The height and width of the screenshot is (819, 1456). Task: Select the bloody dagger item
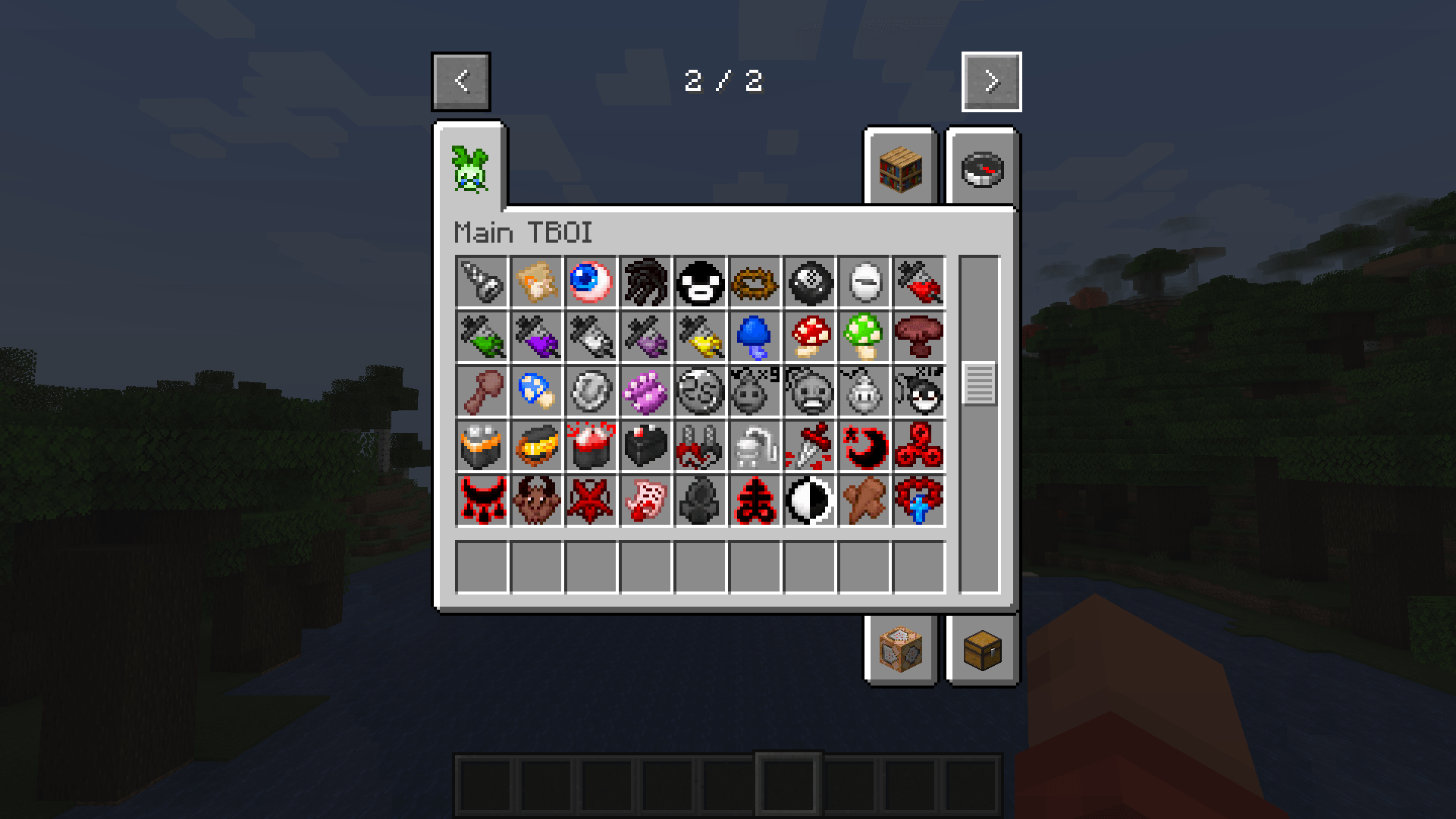coord(808,447)
